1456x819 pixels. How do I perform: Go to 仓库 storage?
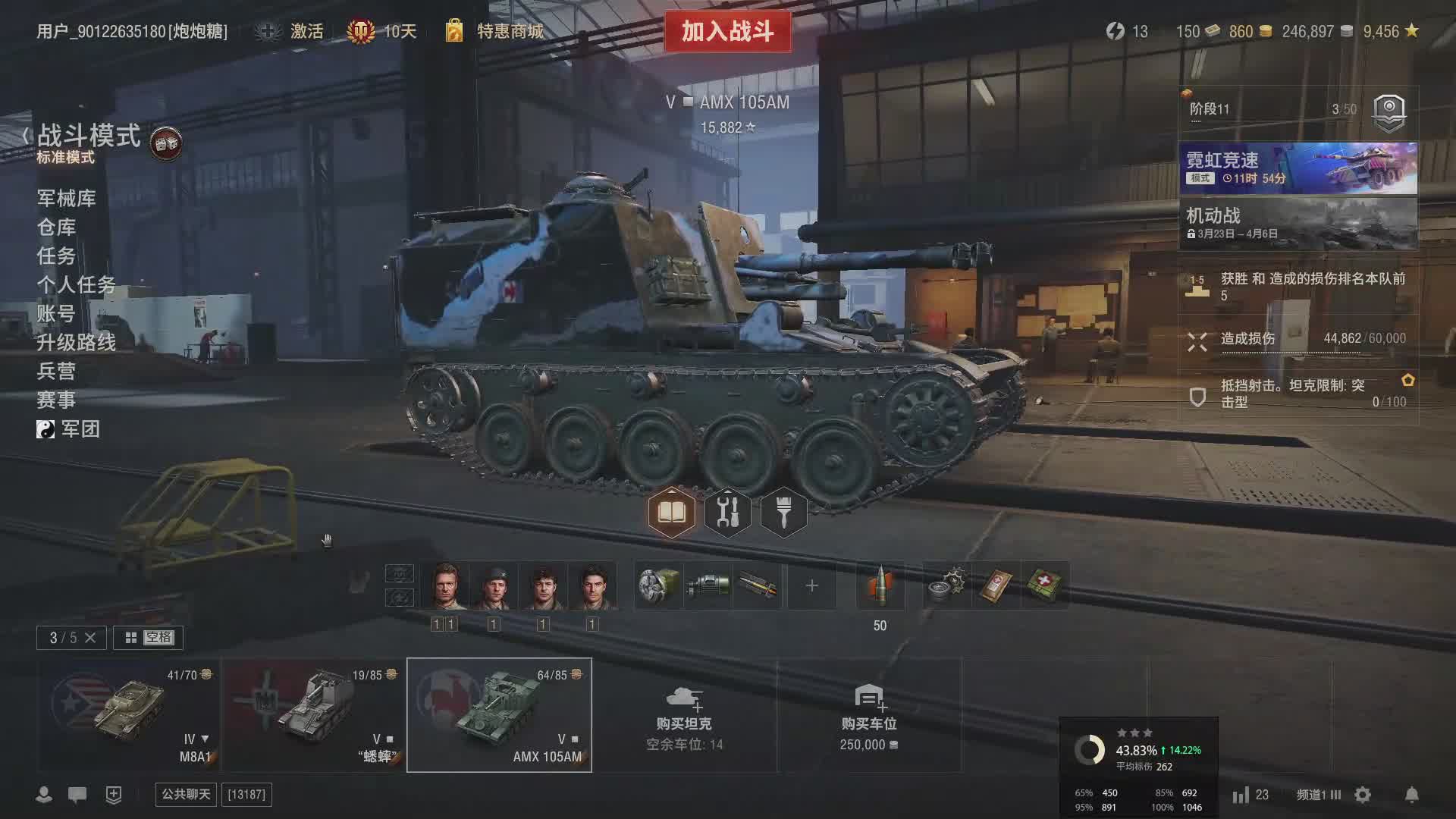(x=56, y=227)
